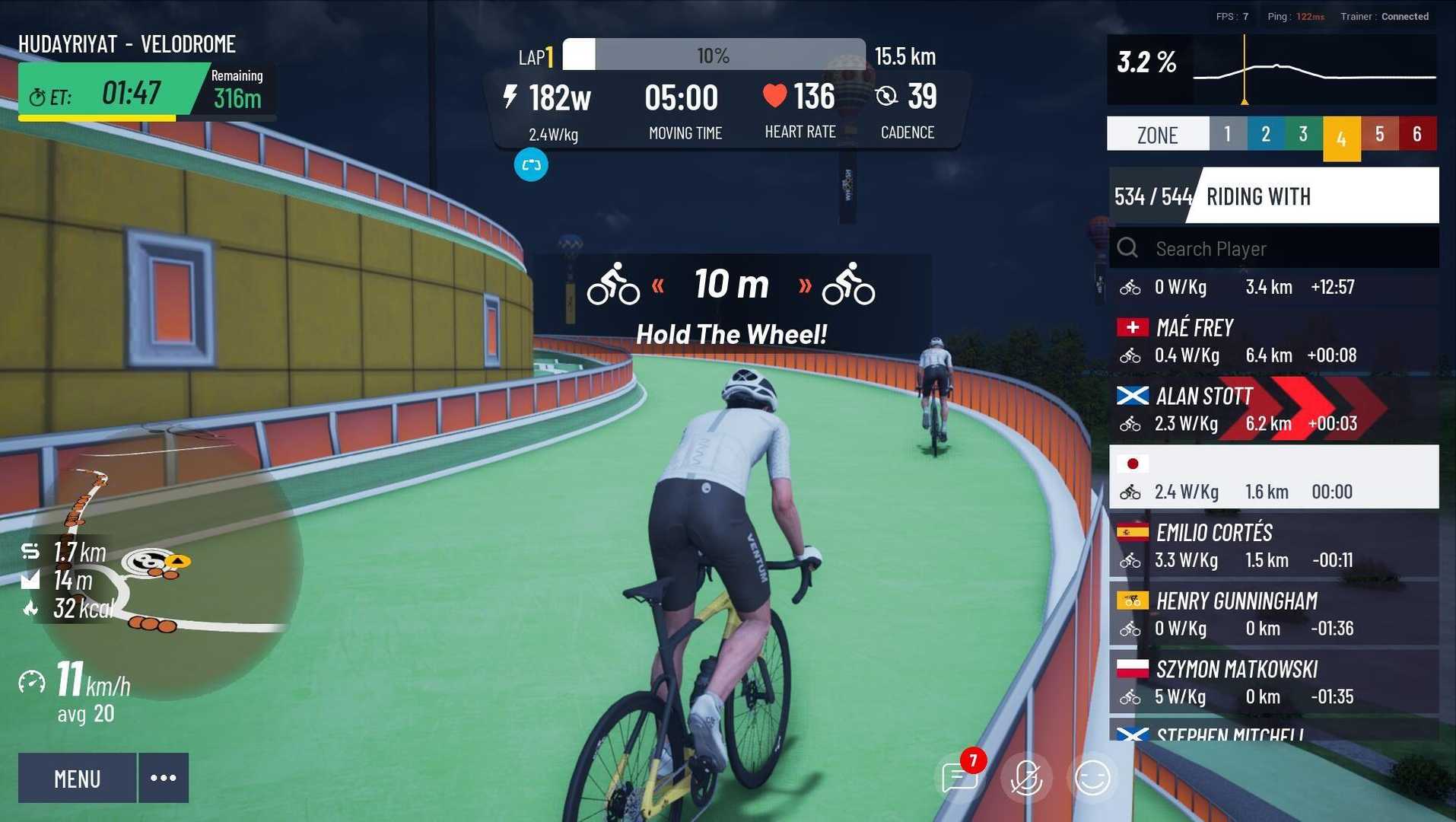Toggle the muted microphone icon
Viewport: 1456px width, 822px height.
tap(1025, 778)
